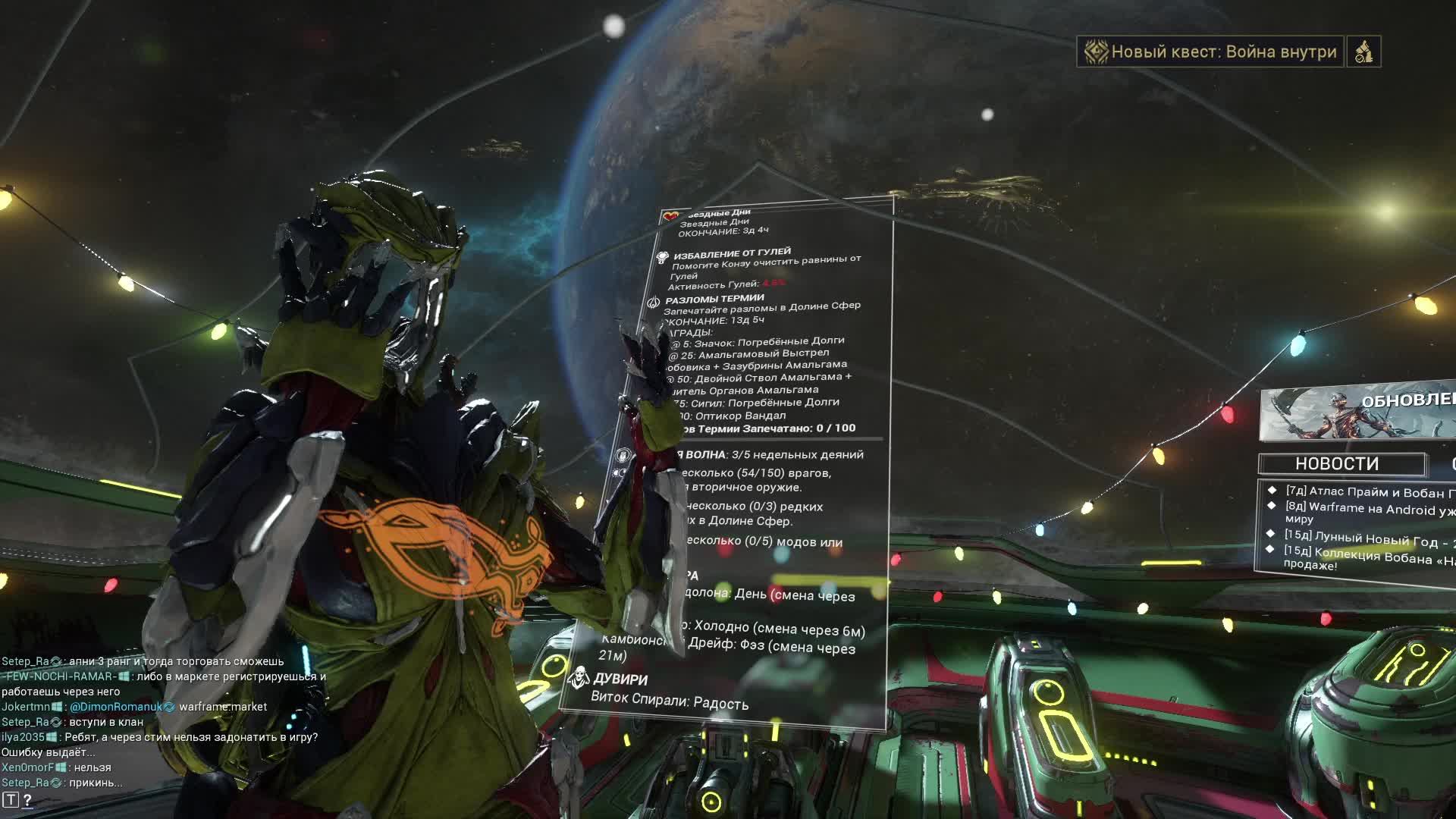Click player name ilya2035 in chat
1456x819 pixels.
pyautogui.click(x=23, y=737)
